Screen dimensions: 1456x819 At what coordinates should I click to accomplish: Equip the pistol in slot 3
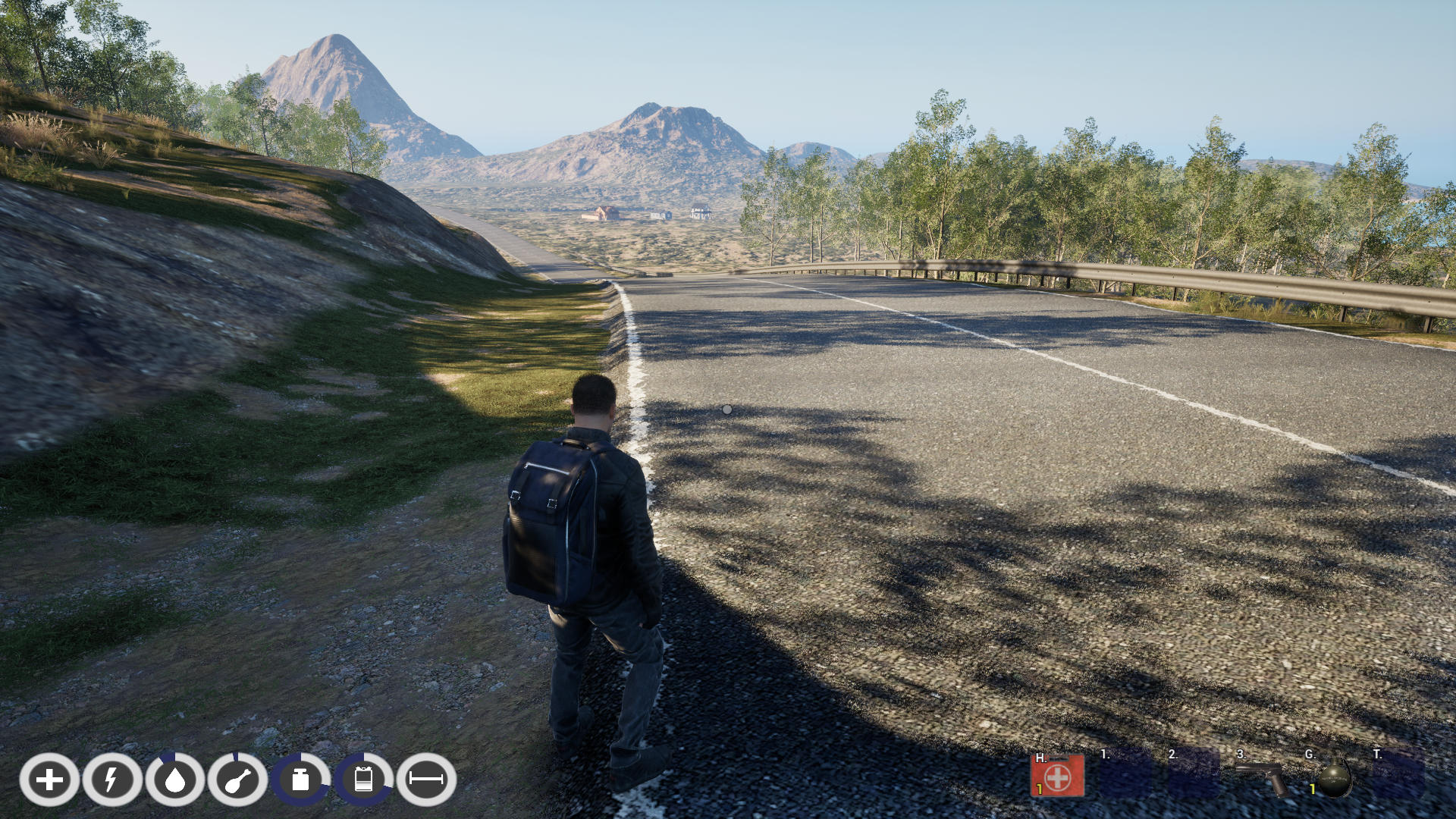tap(1262, 777)
